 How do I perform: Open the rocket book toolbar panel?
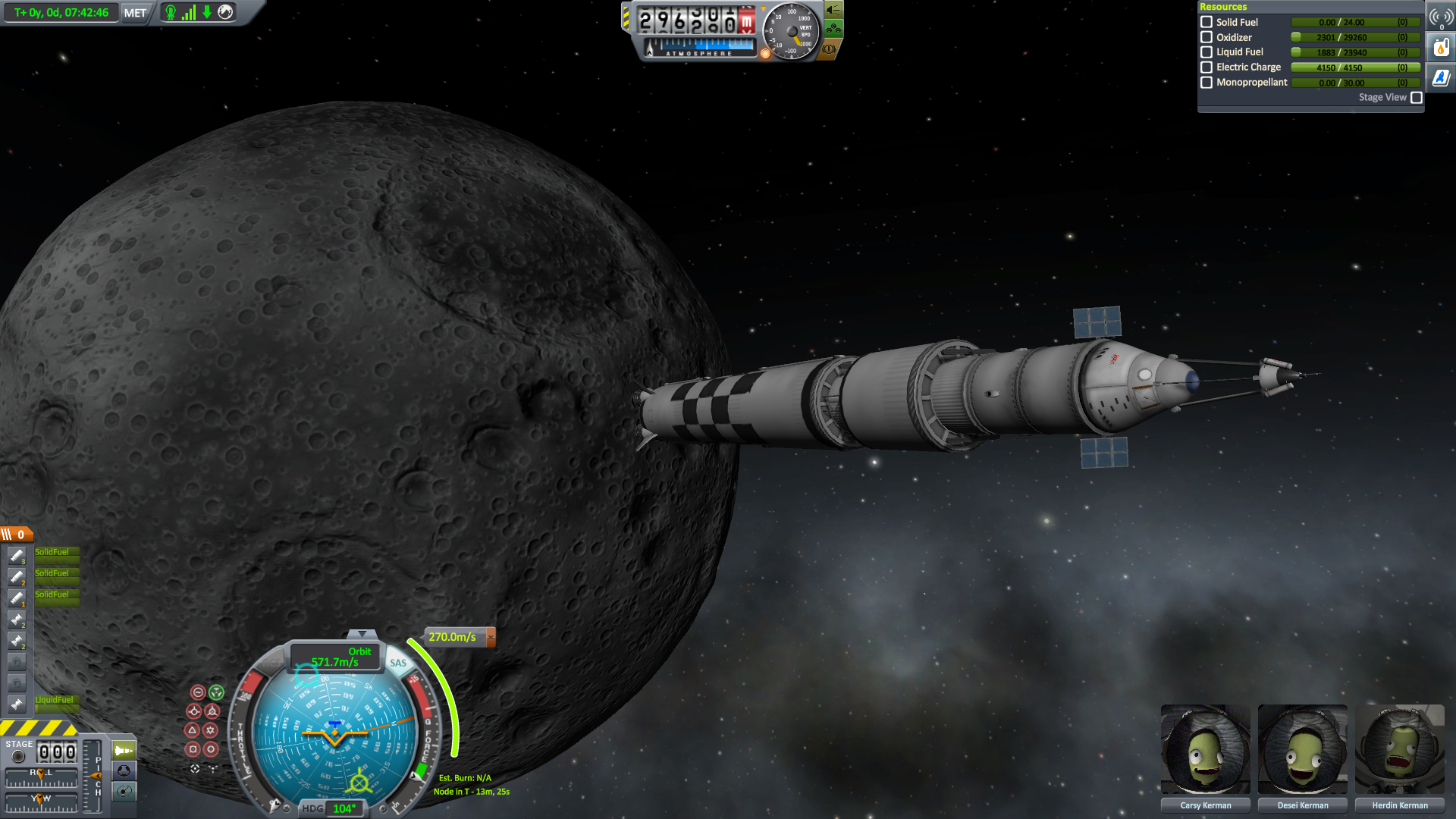click(x=1441, y=77)
